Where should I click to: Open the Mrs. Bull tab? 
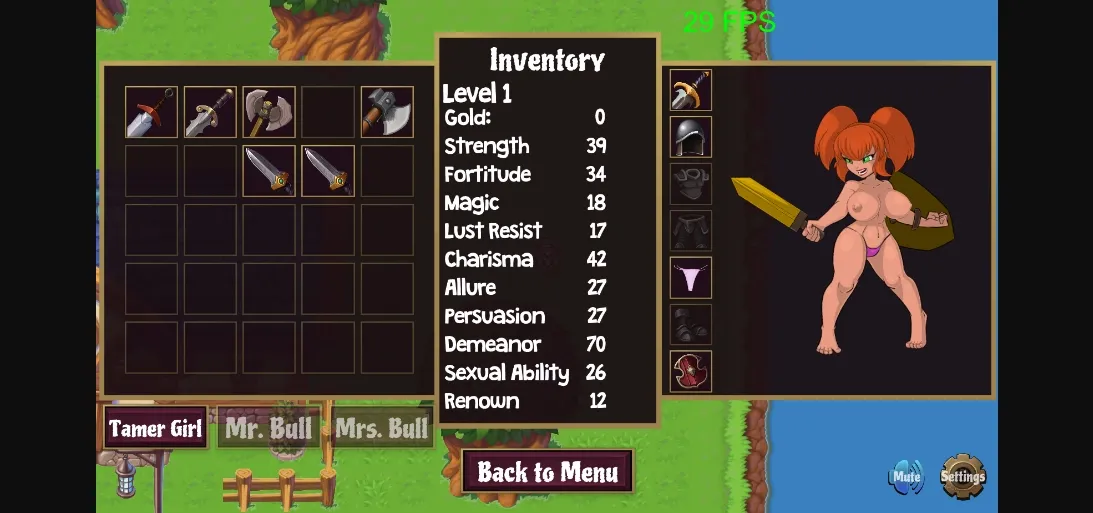click(x=382, y=429)
